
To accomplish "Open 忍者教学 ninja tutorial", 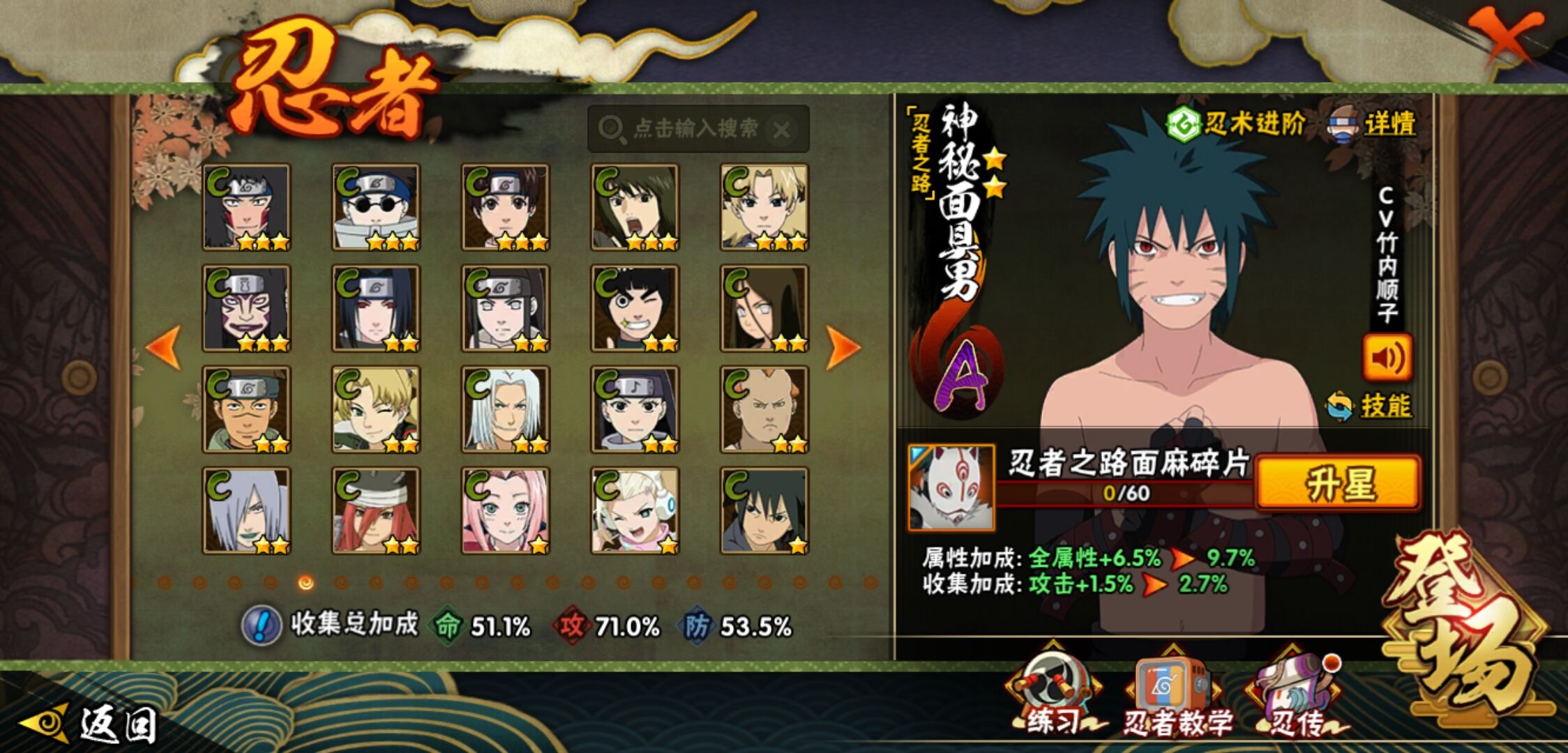I will (1175, 694).
